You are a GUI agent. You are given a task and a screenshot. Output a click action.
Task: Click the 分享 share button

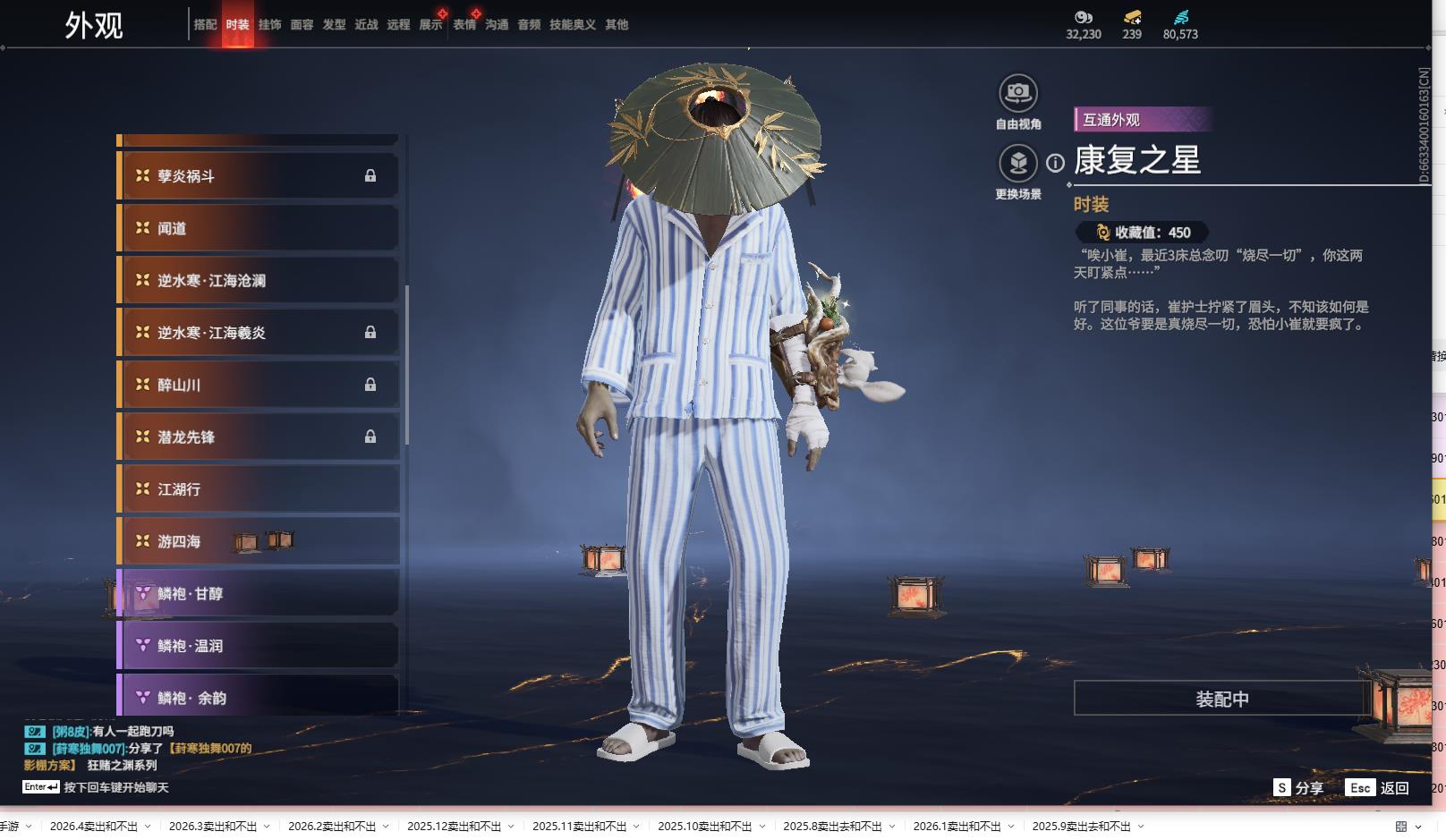1298,788
